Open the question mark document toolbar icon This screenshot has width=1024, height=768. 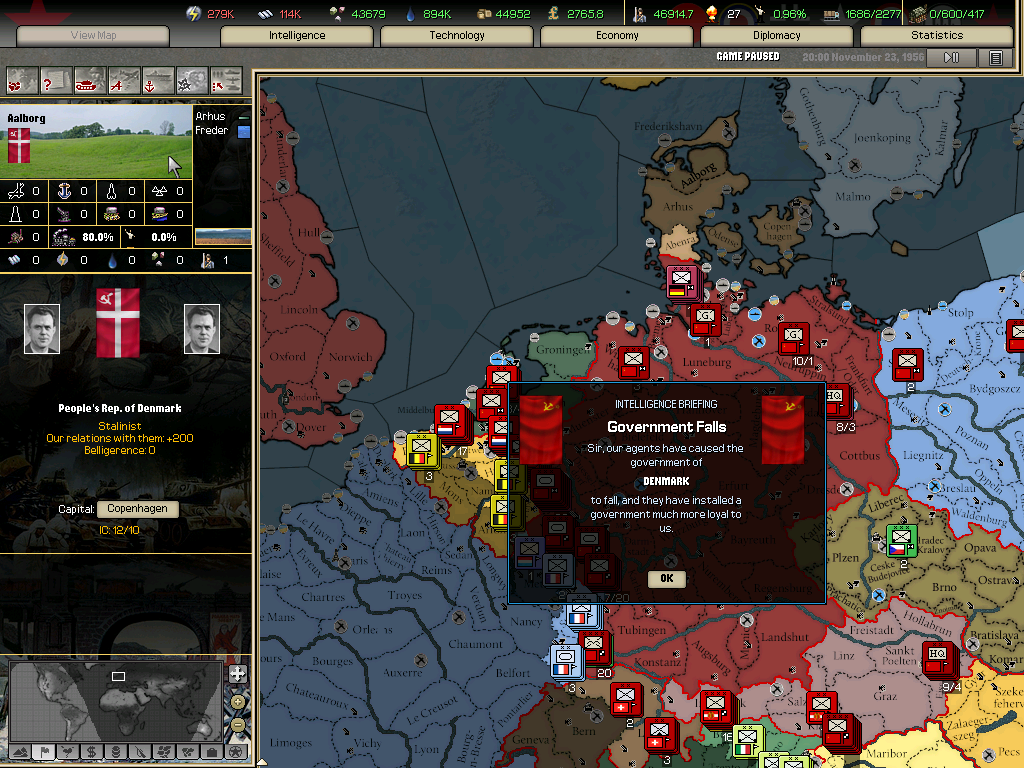(56, 79)
